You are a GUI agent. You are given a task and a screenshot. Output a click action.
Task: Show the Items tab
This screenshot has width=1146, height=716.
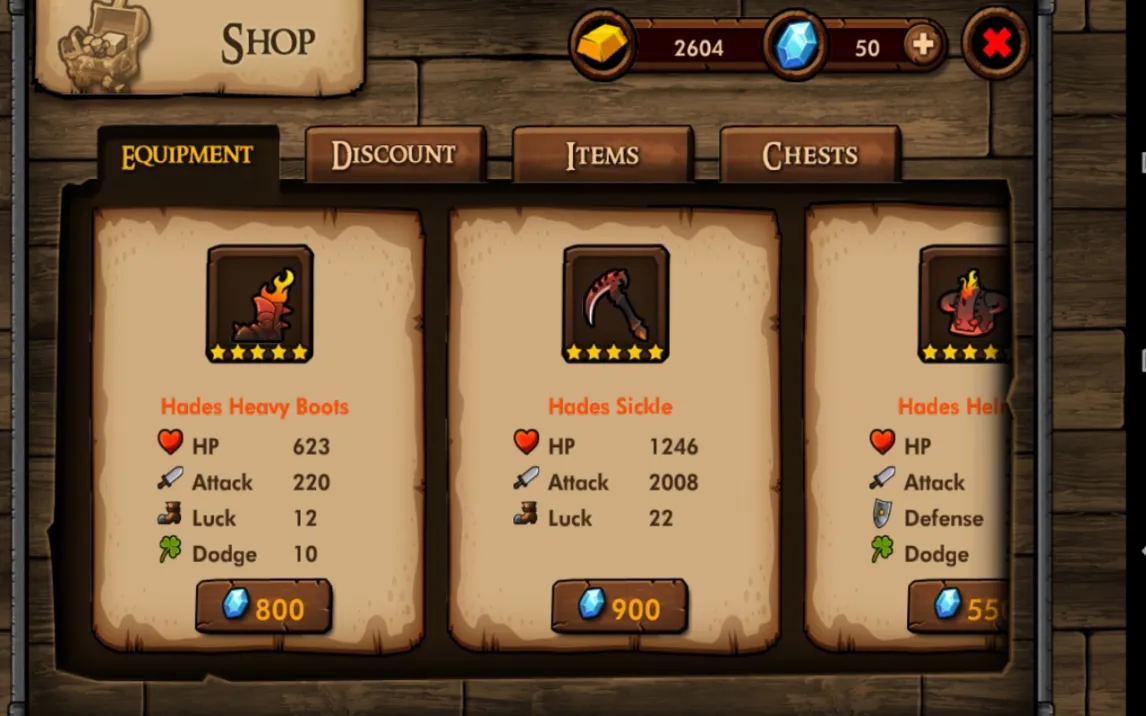tap(602, 155)
